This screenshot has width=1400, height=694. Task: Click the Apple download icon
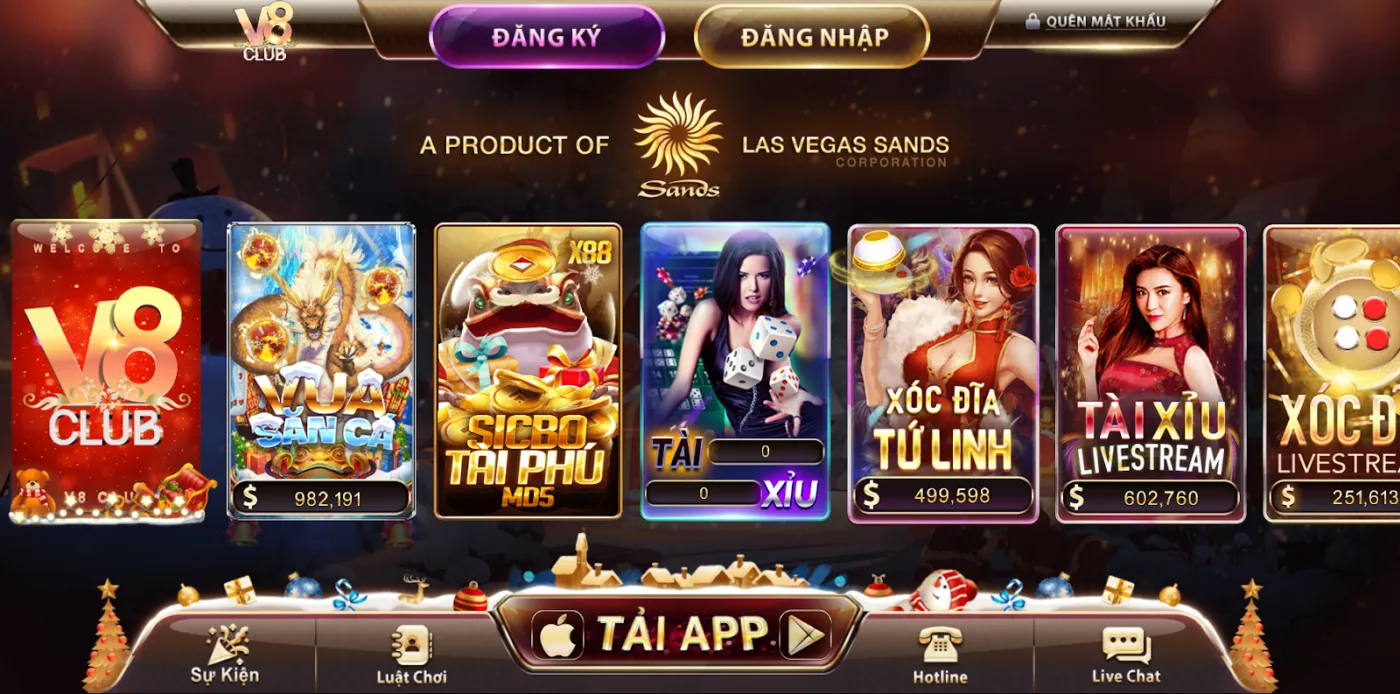[558, 634]
